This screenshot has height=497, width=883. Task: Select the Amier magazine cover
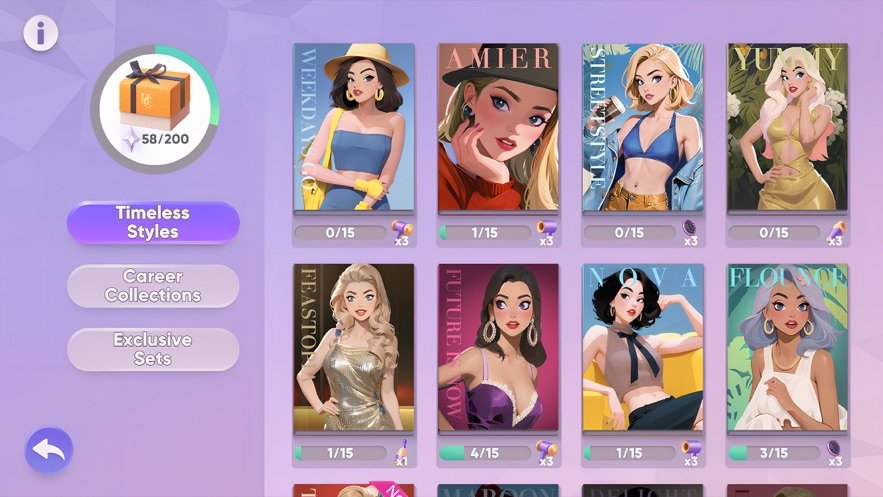tap(498, 127)
